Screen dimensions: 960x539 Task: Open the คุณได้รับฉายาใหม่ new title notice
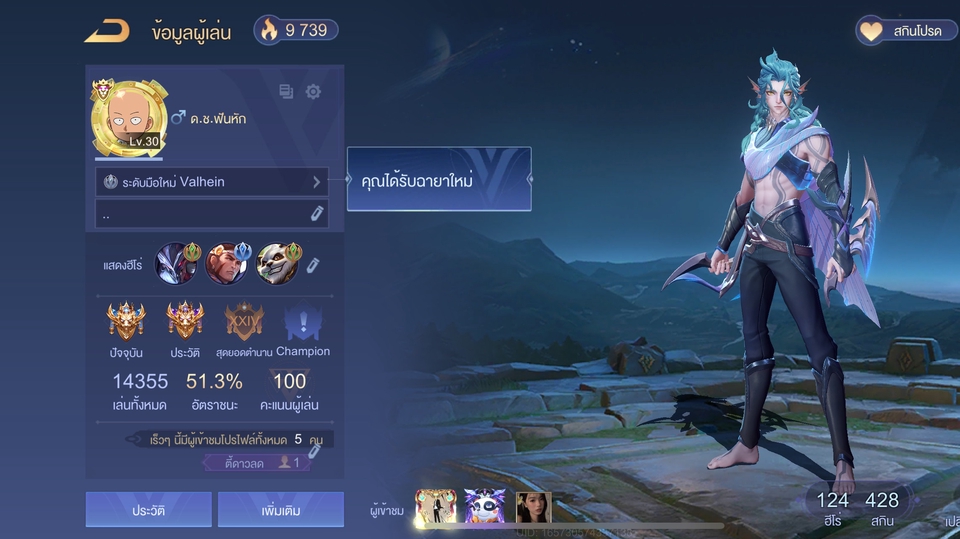pyautogui.click(x=439, y=180)
